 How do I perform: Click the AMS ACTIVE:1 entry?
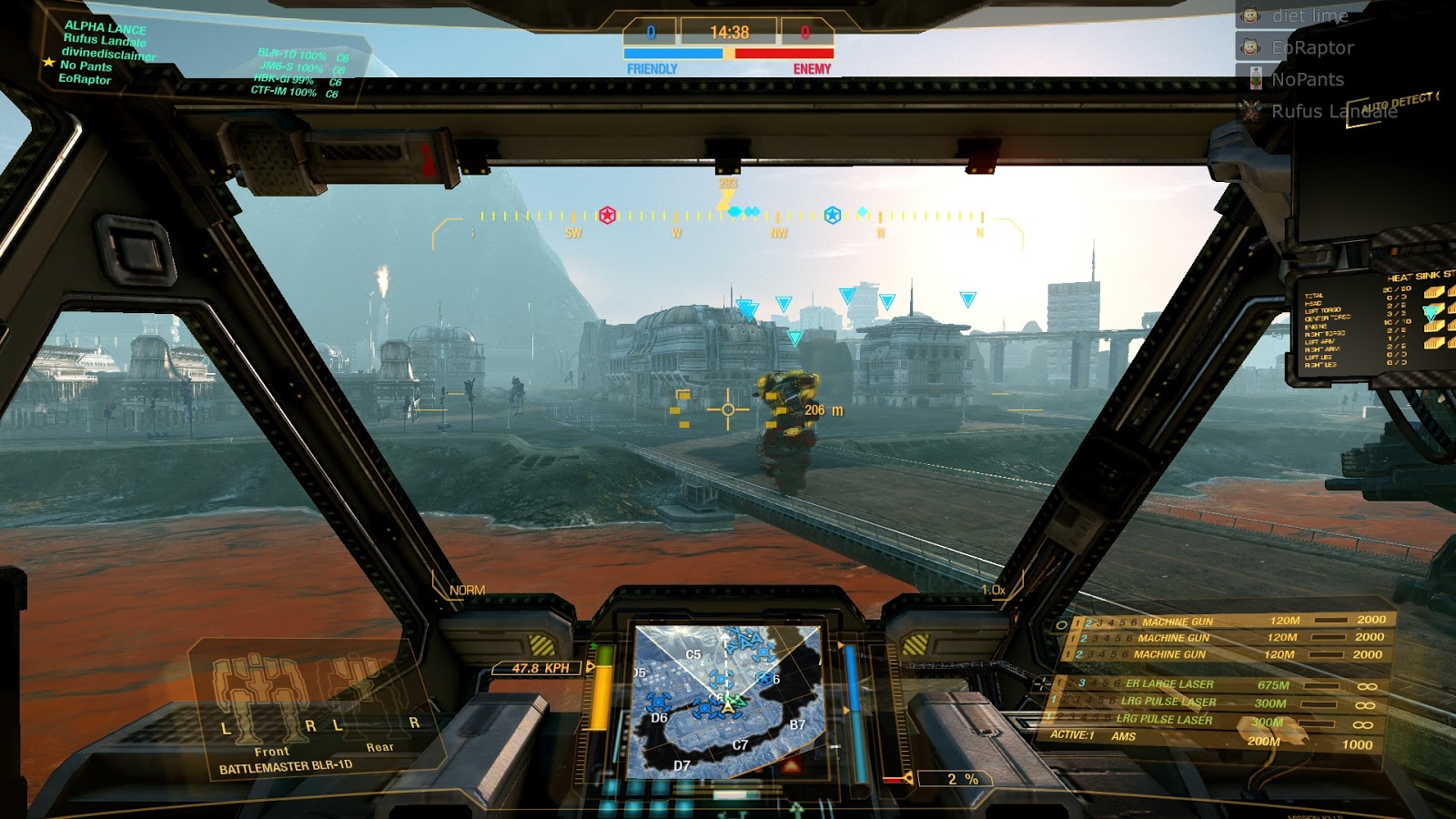[x=1091, y=734]
